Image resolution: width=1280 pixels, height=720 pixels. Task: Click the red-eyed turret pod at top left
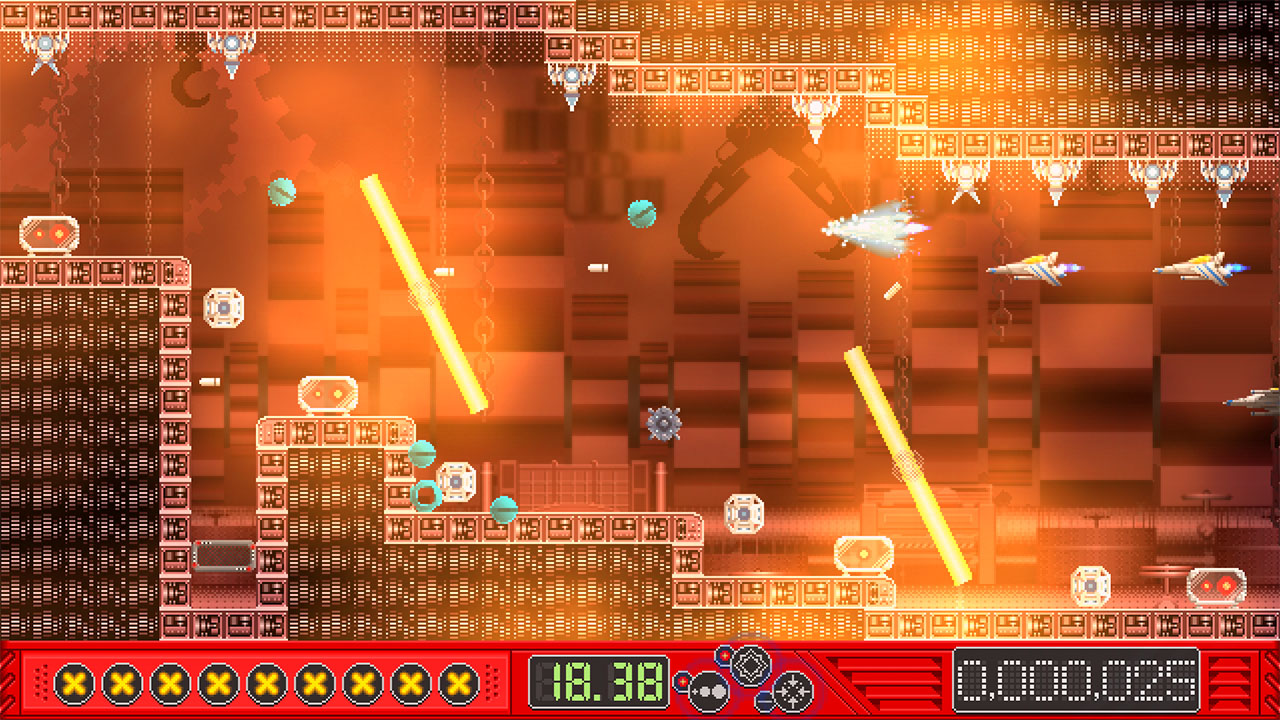pos(47,234)
